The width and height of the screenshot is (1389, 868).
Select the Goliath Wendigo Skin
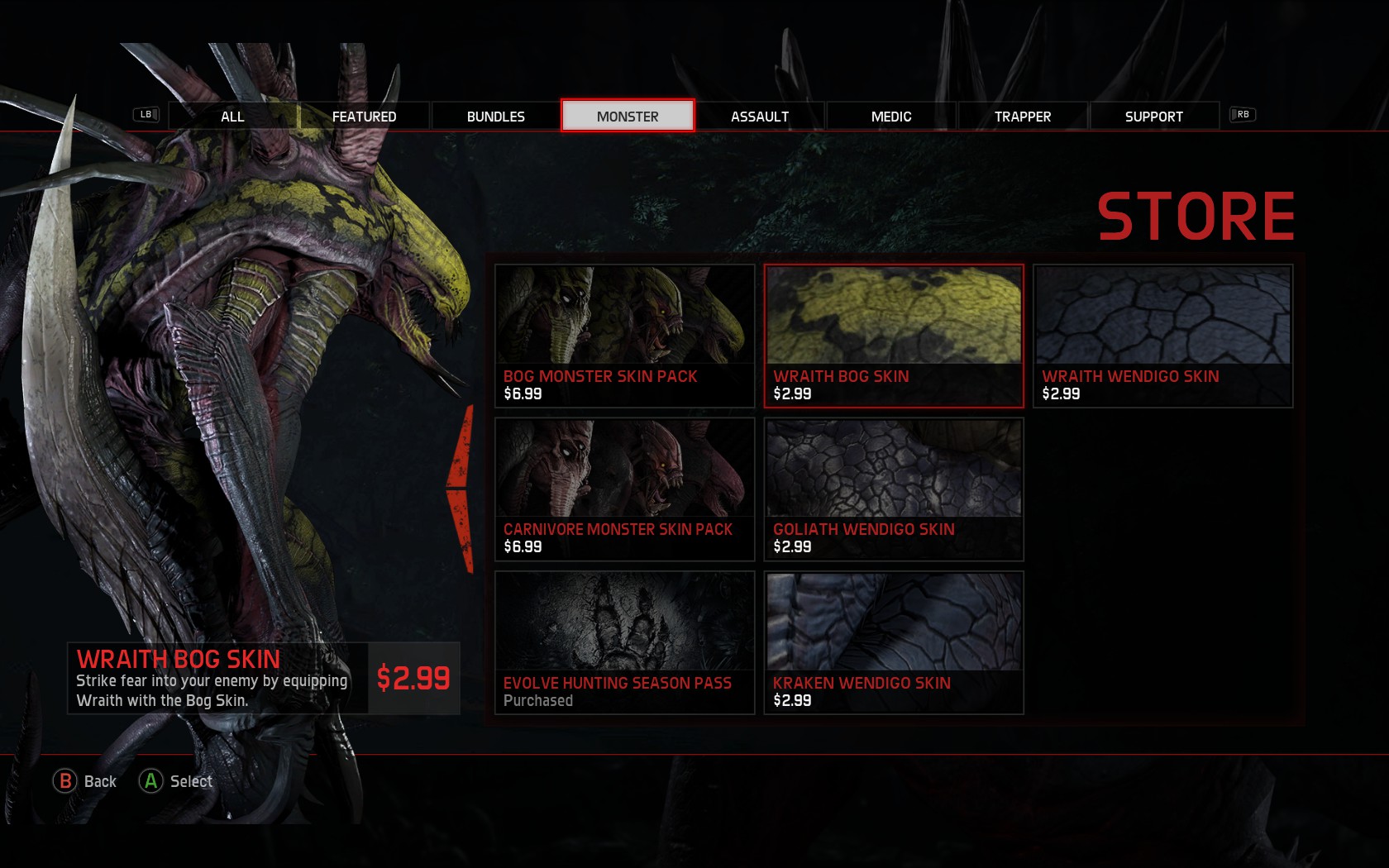tap(893, 489)
